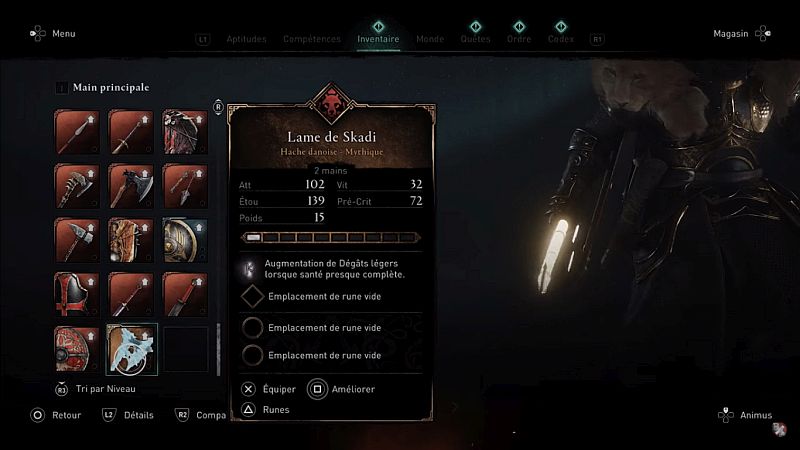Click Améliorer to upgrade the weapon
This screenshot has width=800, height=450.
(x=352, y=389)
